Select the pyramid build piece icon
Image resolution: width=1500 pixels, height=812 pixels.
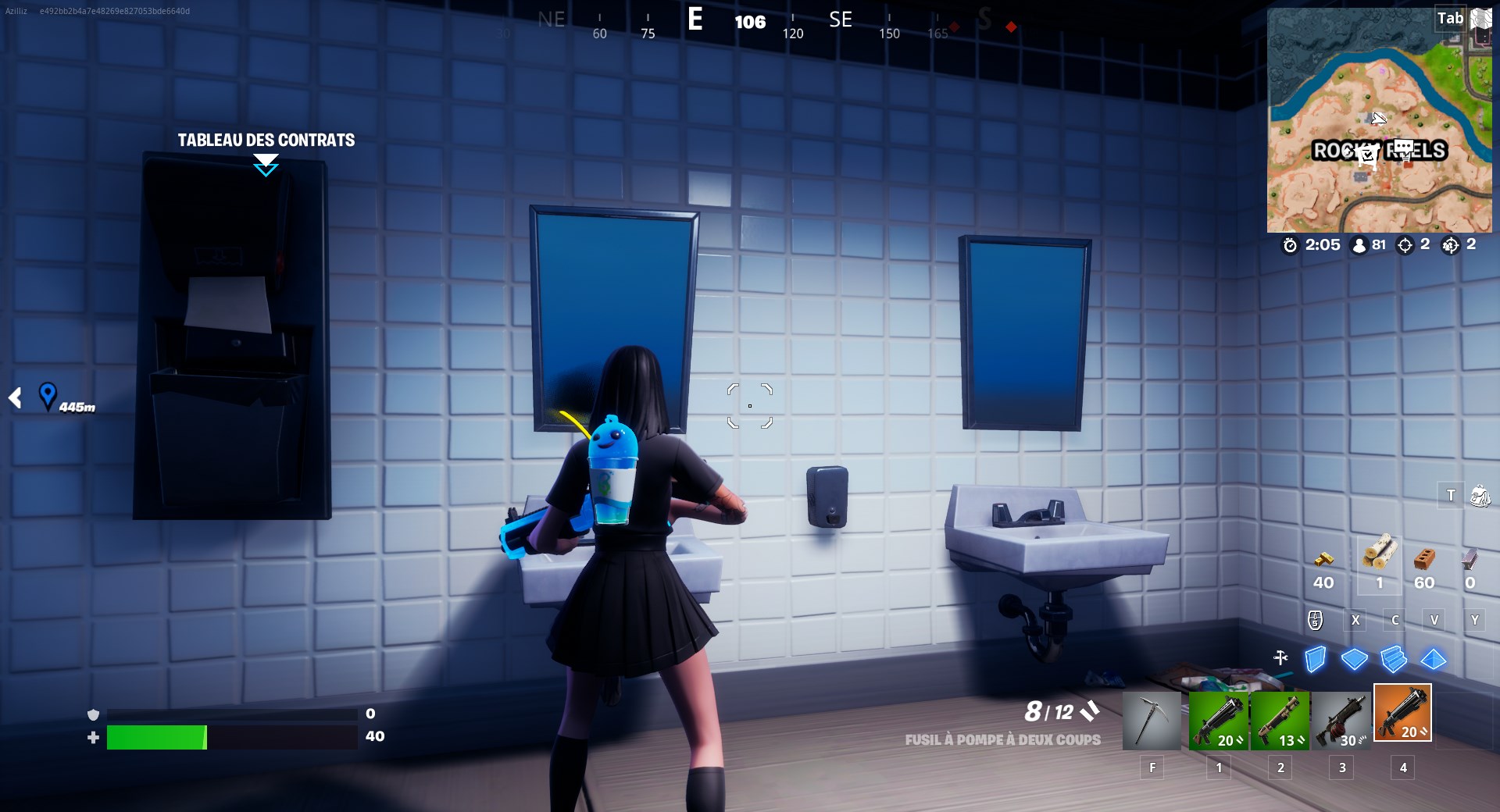[x=1434, y=658]
